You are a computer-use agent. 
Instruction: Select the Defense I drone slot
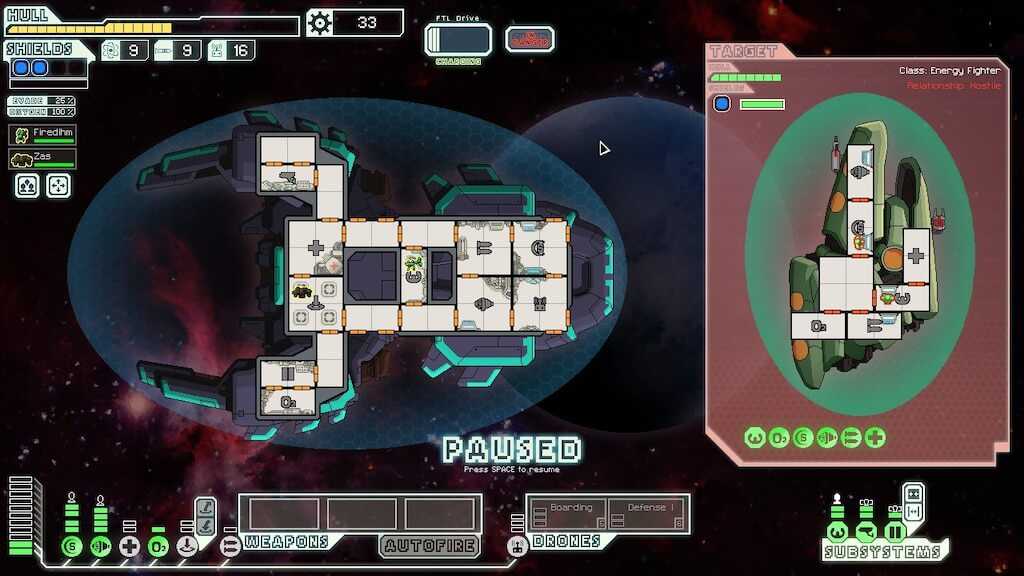tap(647, 514)
